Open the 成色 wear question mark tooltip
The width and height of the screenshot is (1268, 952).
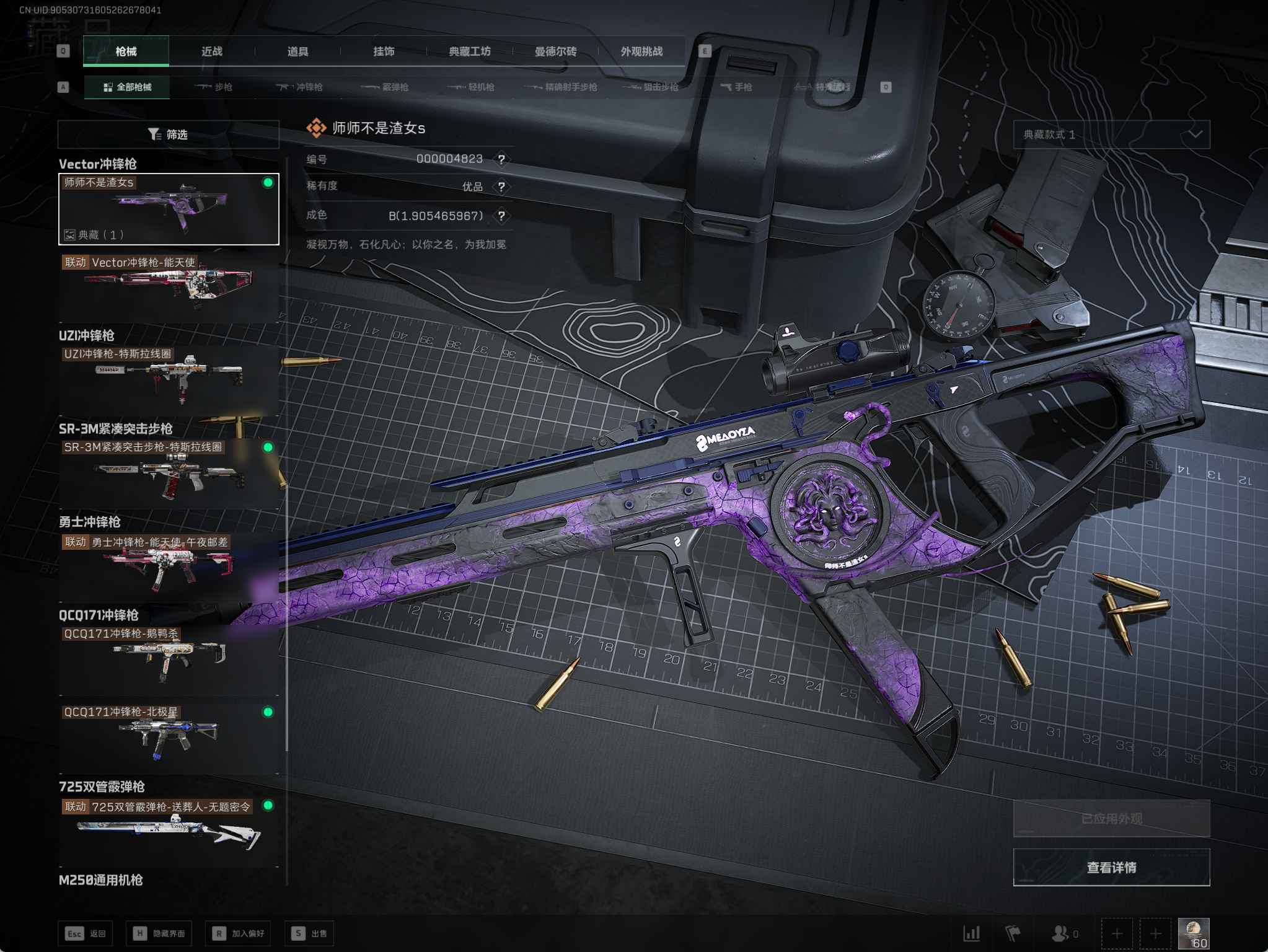501,216
